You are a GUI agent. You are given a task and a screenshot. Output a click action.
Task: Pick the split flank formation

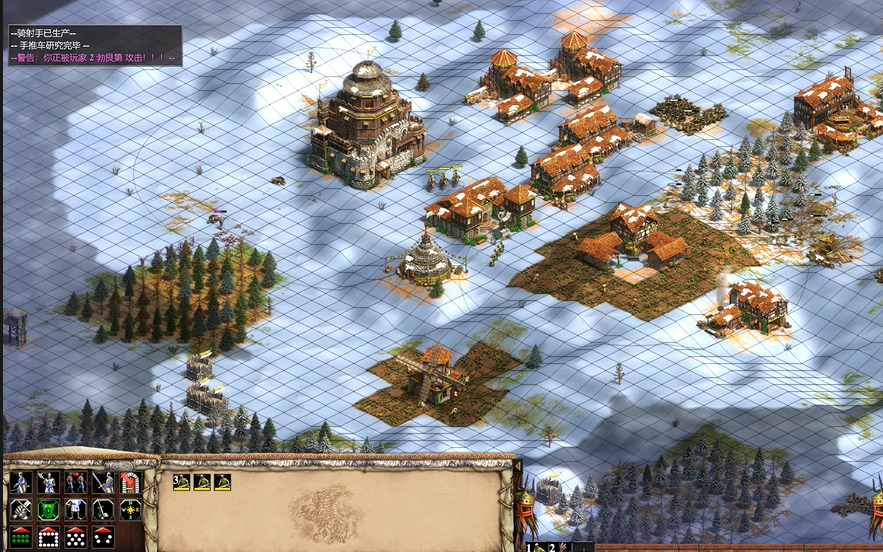click(x=103, y=537)
